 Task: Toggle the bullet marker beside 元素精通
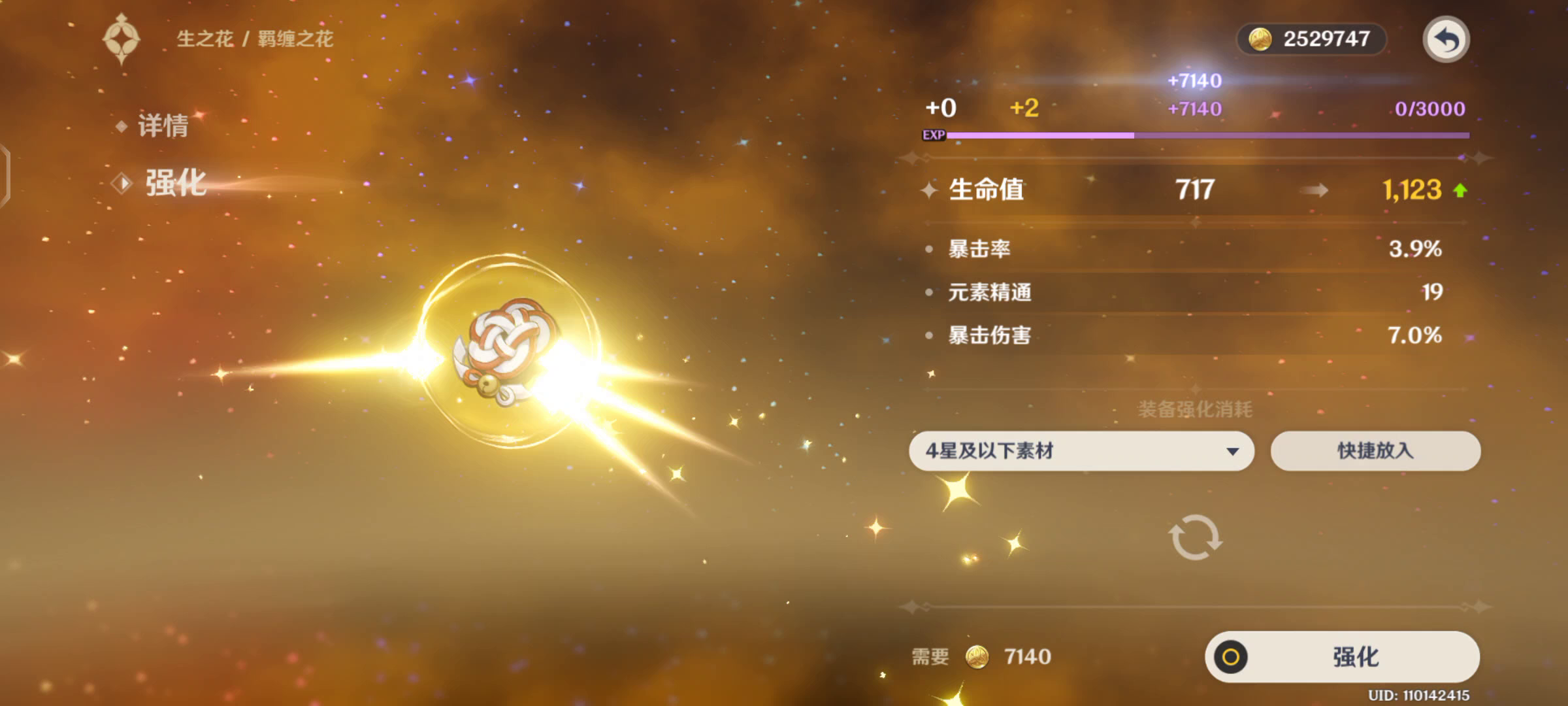[928, 292]
